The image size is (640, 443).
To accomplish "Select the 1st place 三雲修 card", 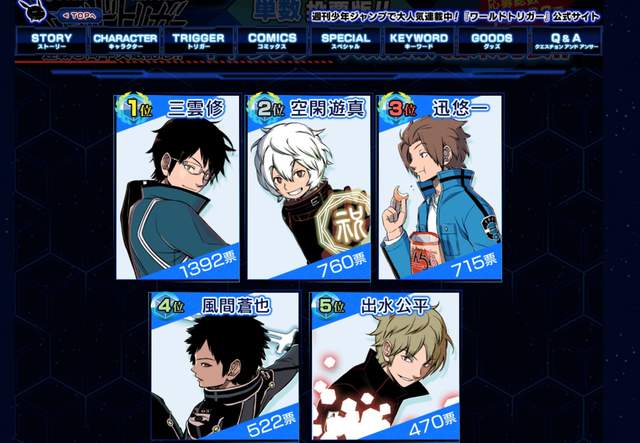I will [x=178, y=187].
